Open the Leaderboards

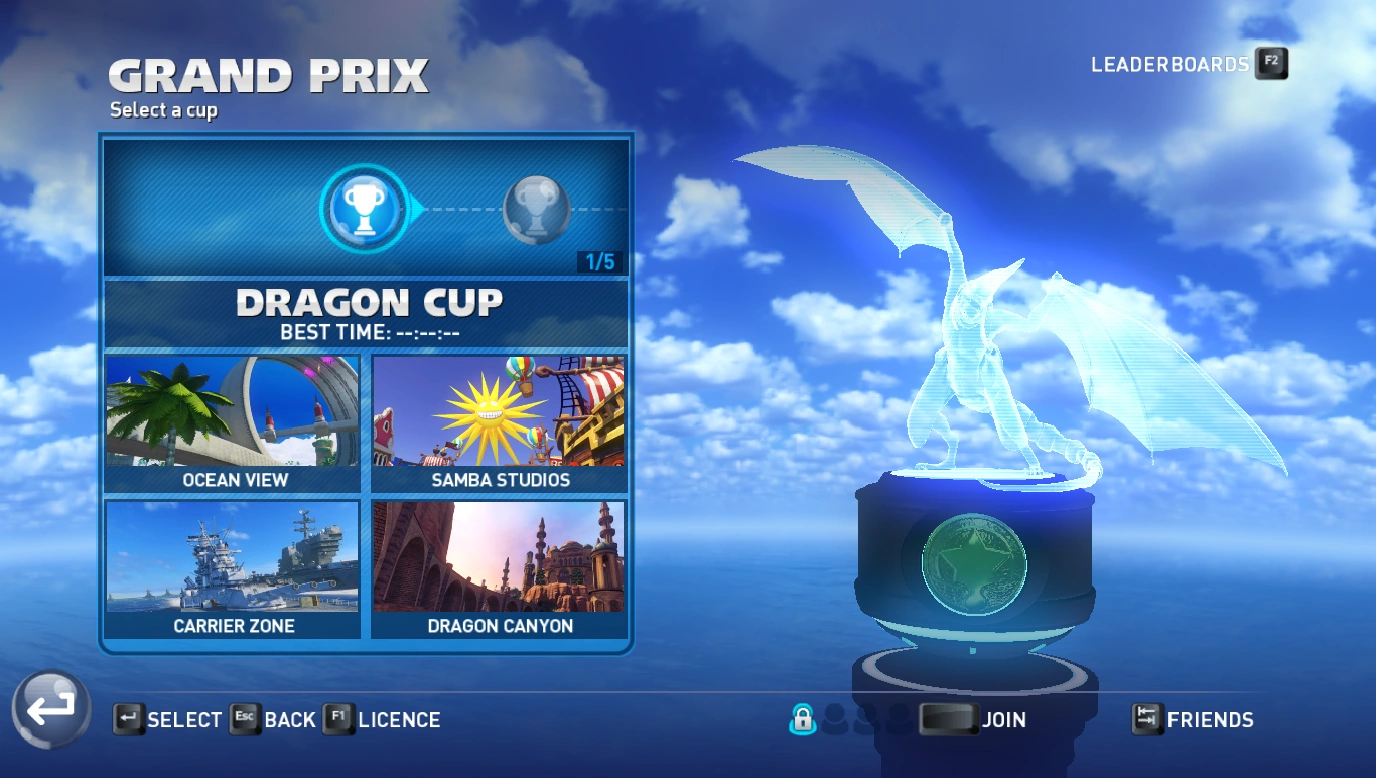pos(1188,64)
